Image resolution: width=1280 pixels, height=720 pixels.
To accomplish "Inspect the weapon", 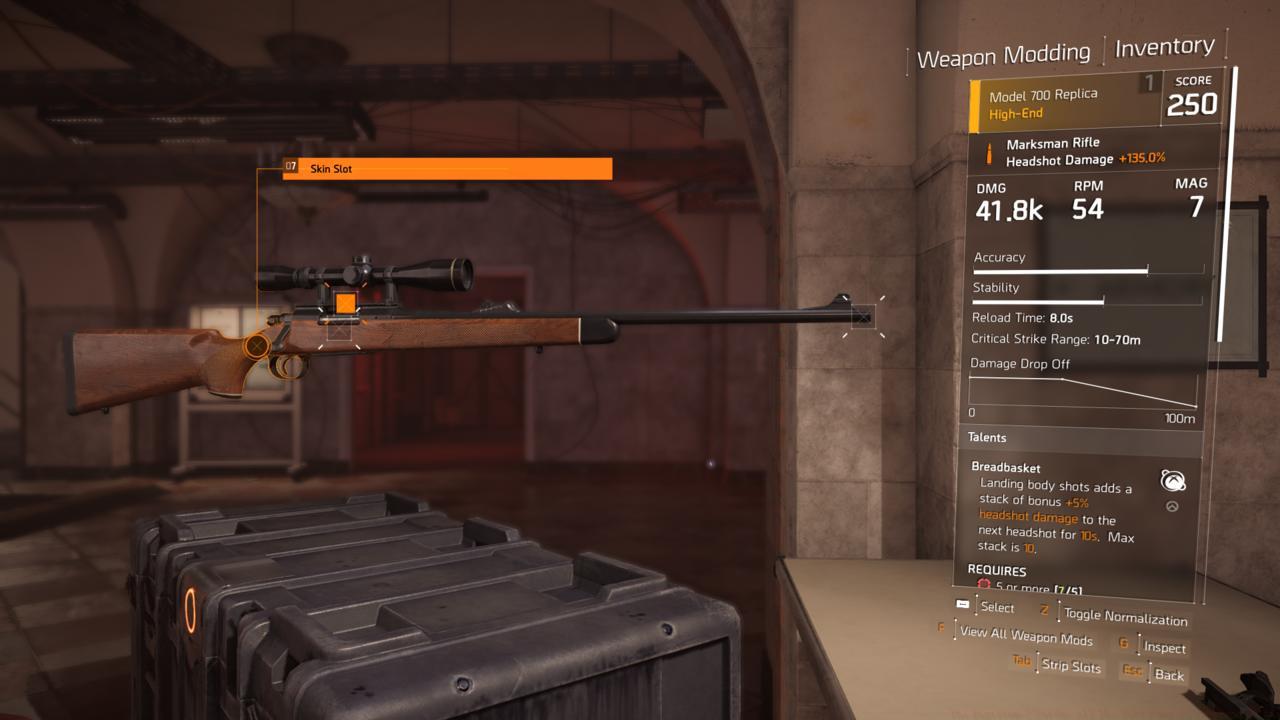I will pos(1164,648).
